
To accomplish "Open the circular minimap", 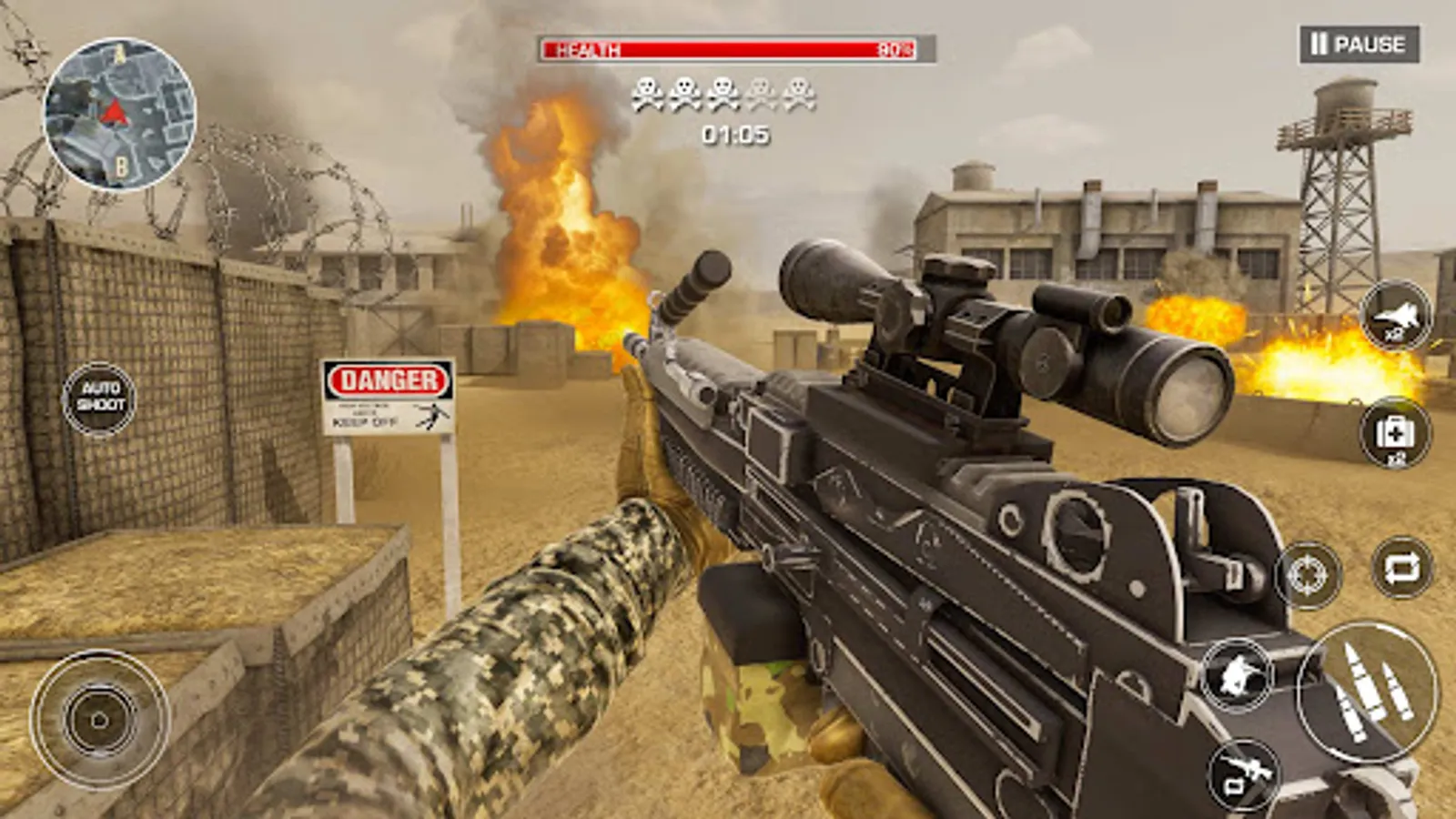I will coord(119,114).
